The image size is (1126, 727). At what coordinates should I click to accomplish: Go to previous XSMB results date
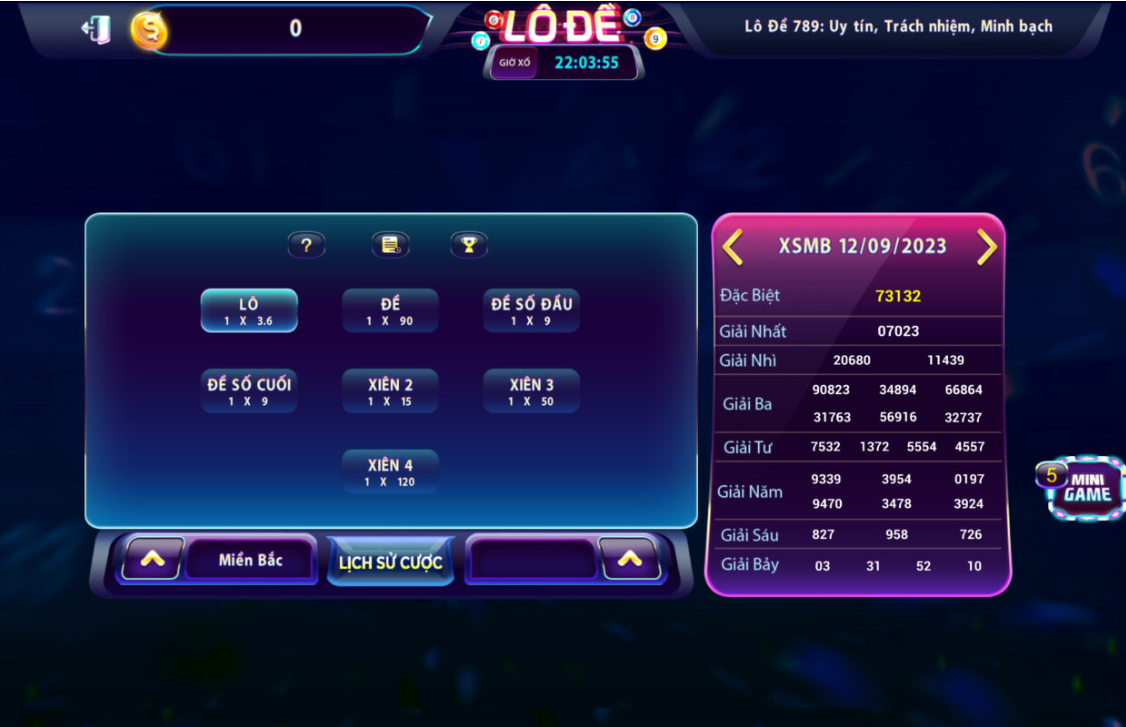tap(733, 247)
